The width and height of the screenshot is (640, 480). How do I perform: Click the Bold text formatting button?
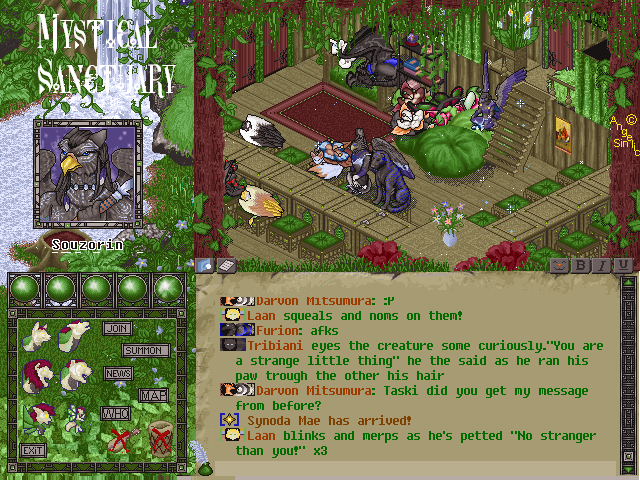[581, 265]
